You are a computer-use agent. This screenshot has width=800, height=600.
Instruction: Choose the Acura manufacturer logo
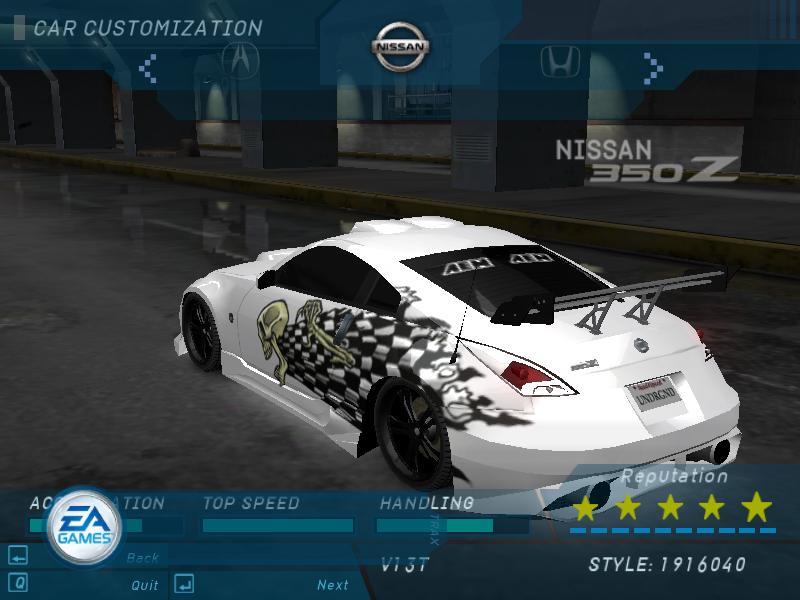240,61
